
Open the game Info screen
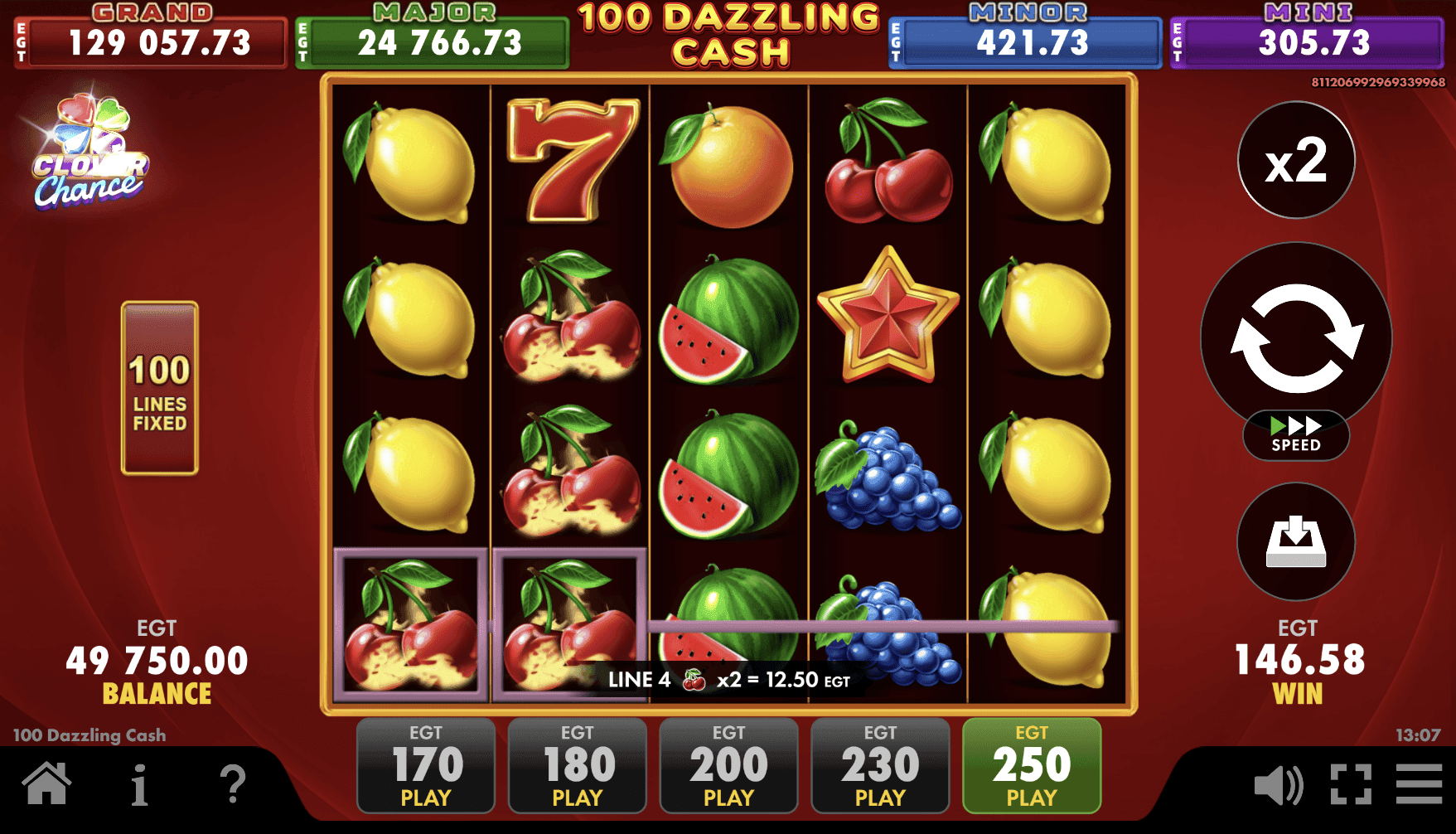click(x=139, y=783)
